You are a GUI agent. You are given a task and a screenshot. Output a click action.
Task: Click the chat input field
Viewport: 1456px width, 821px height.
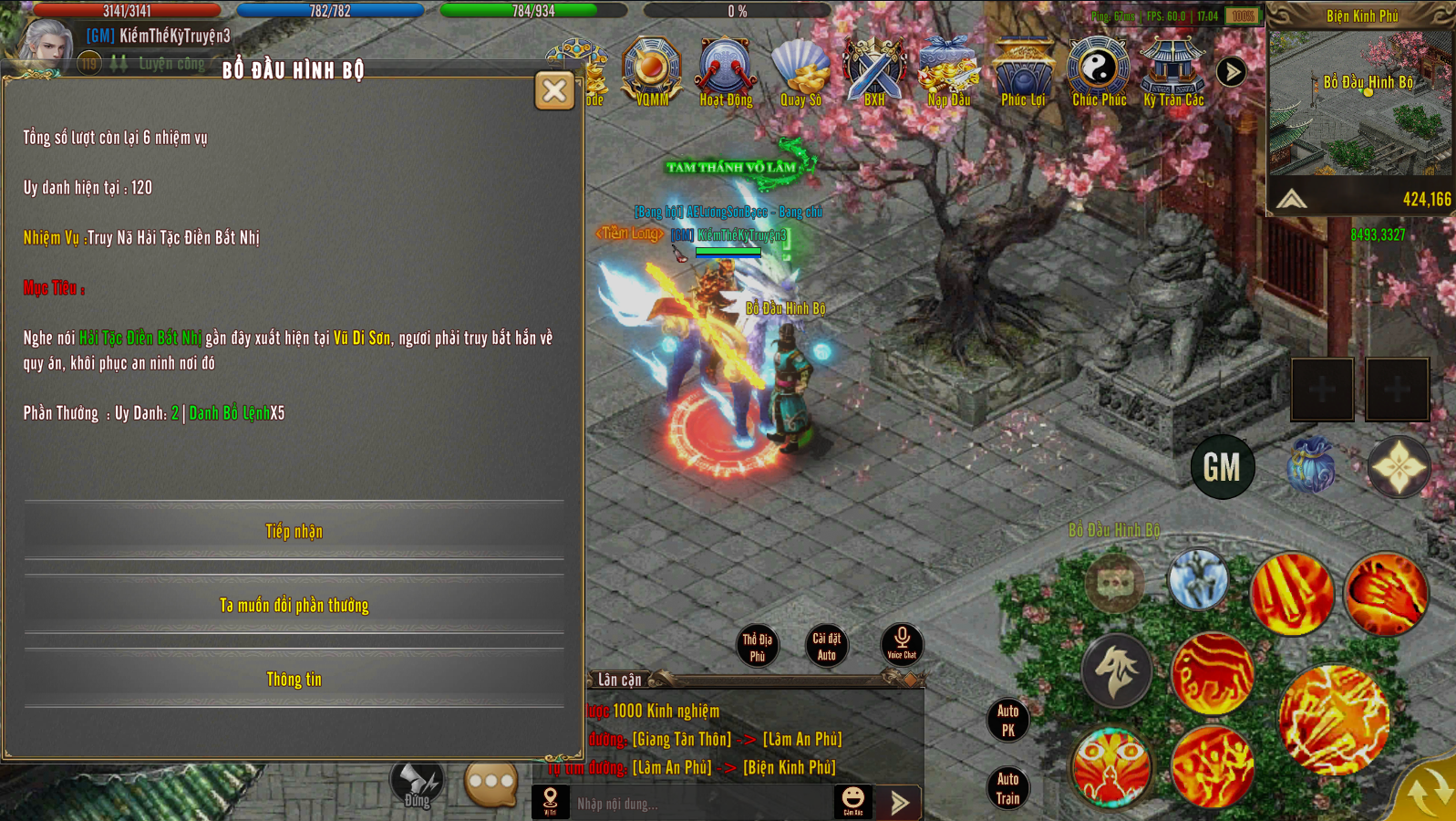(x=697, y=804)
